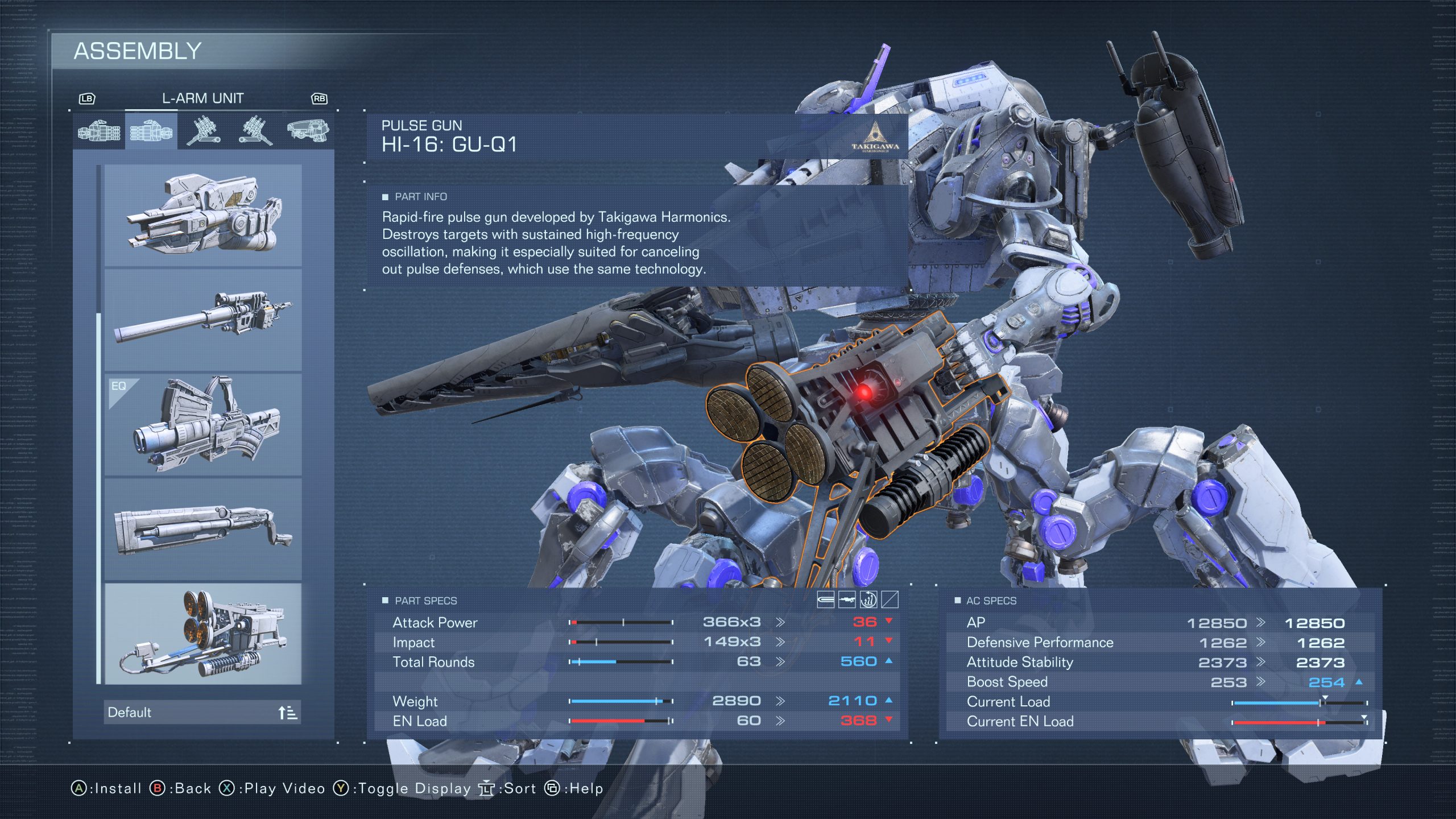Expand the previous category with LB prompt
1456x819 pixels.
[x=86, y=98]
